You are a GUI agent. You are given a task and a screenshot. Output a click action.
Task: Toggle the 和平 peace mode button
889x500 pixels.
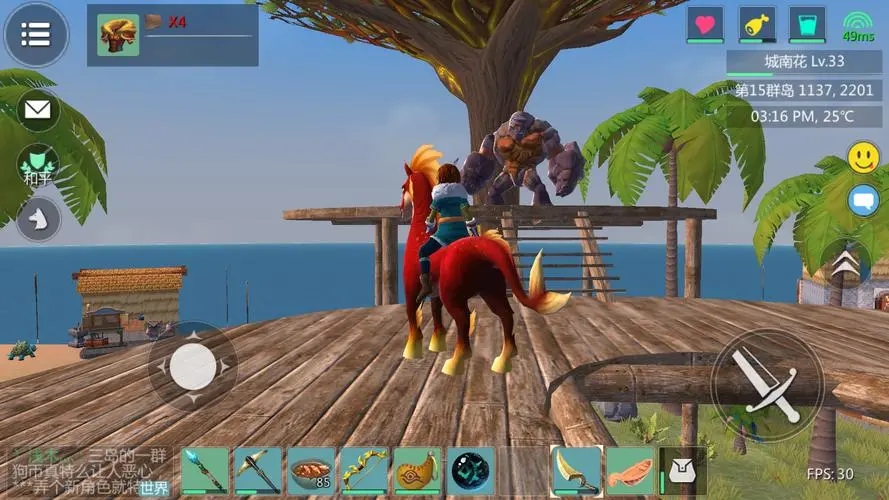pos(38,165)
